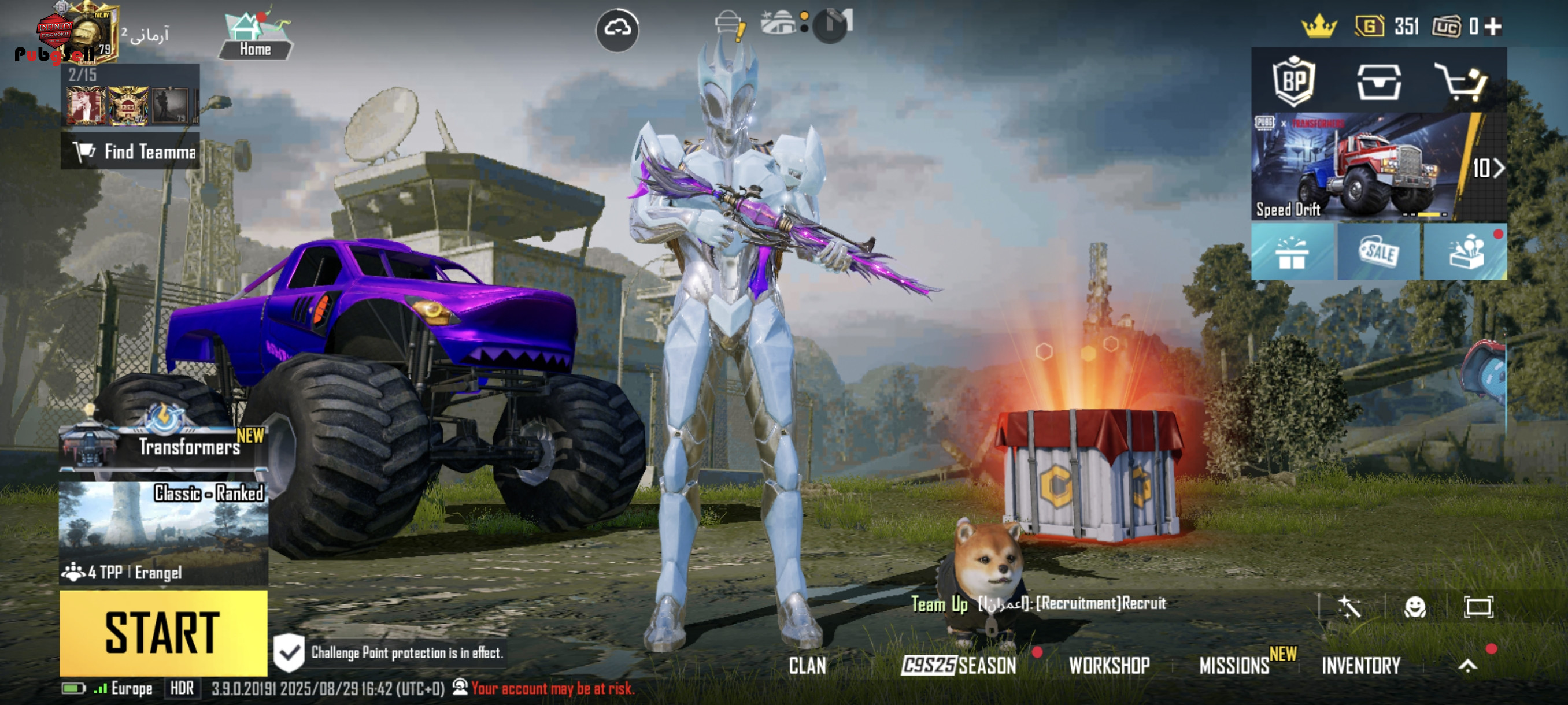This screenshot has height=705, width=1568.
Task: Open the Transformers event mode banner
Action: (163, 446)
